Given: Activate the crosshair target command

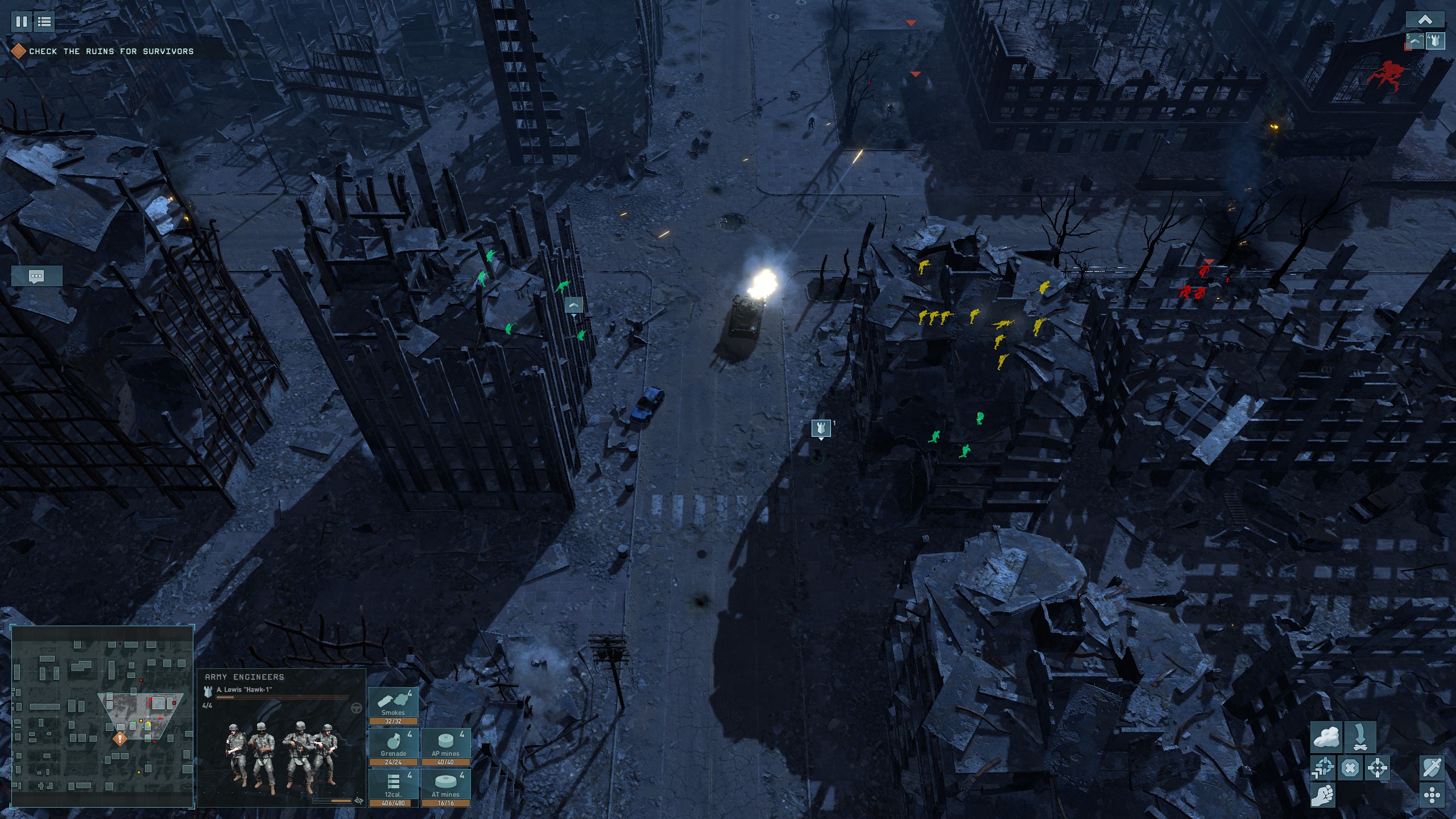Looking at the screenshot, I should [1377, 768].
